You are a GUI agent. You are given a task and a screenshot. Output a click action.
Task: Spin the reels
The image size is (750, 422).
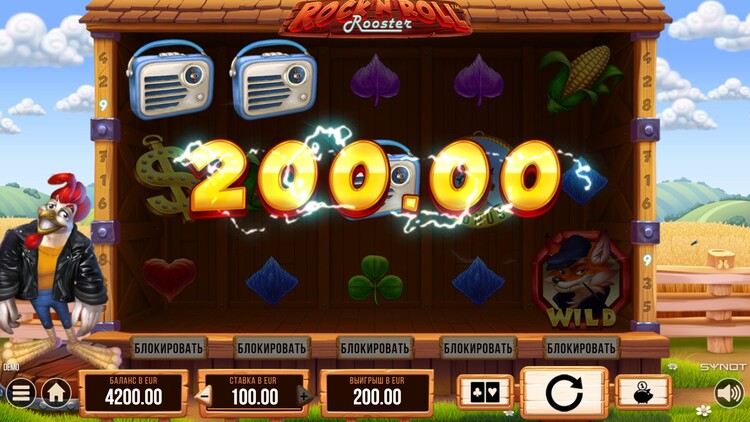pyautogui.click(x=563, y=392)
